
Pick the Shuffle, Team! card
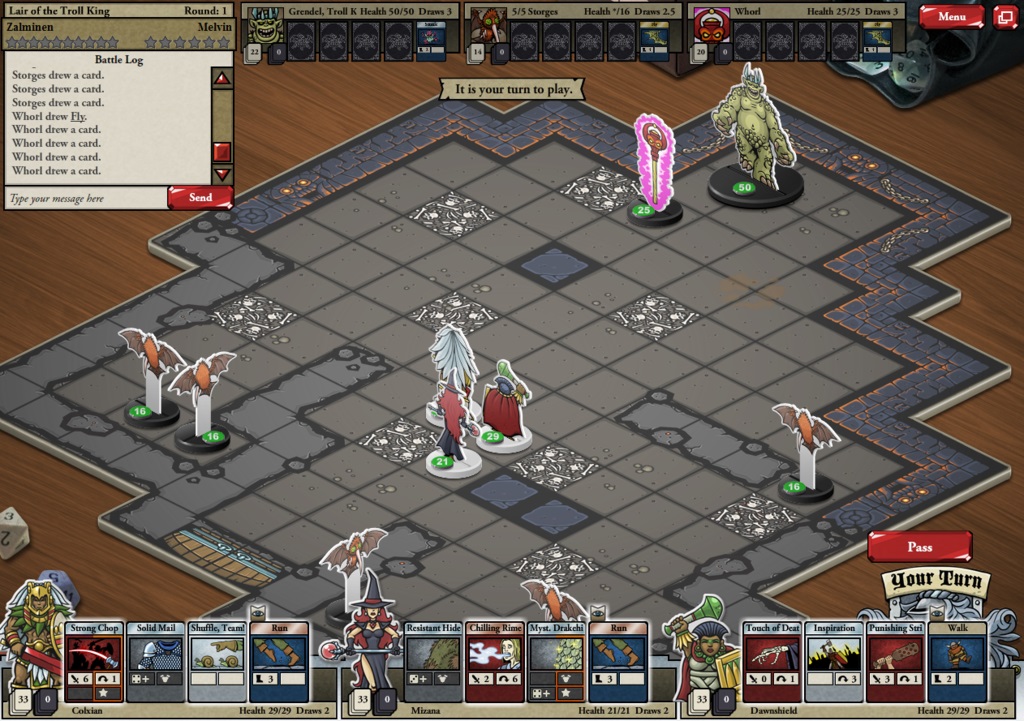217,662
